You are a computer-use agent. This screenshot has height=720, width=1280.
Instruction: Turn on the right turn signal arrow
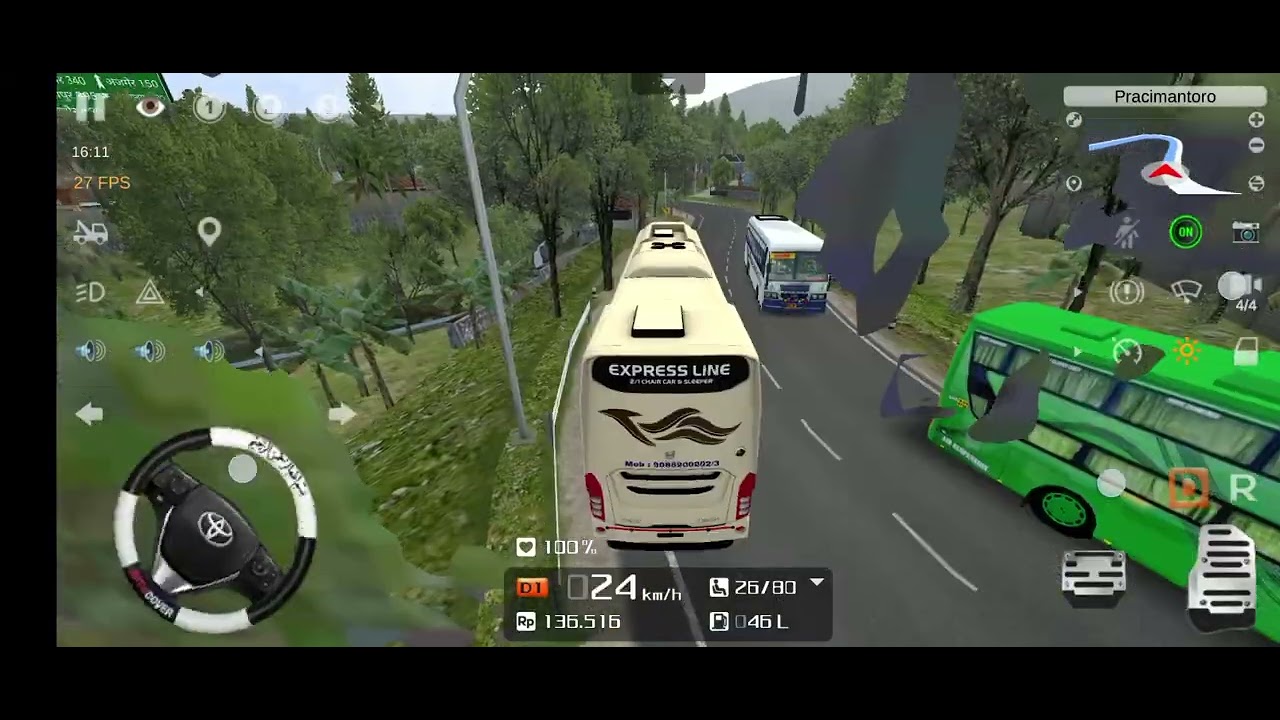pyautogui.click(x=341, y=414)
